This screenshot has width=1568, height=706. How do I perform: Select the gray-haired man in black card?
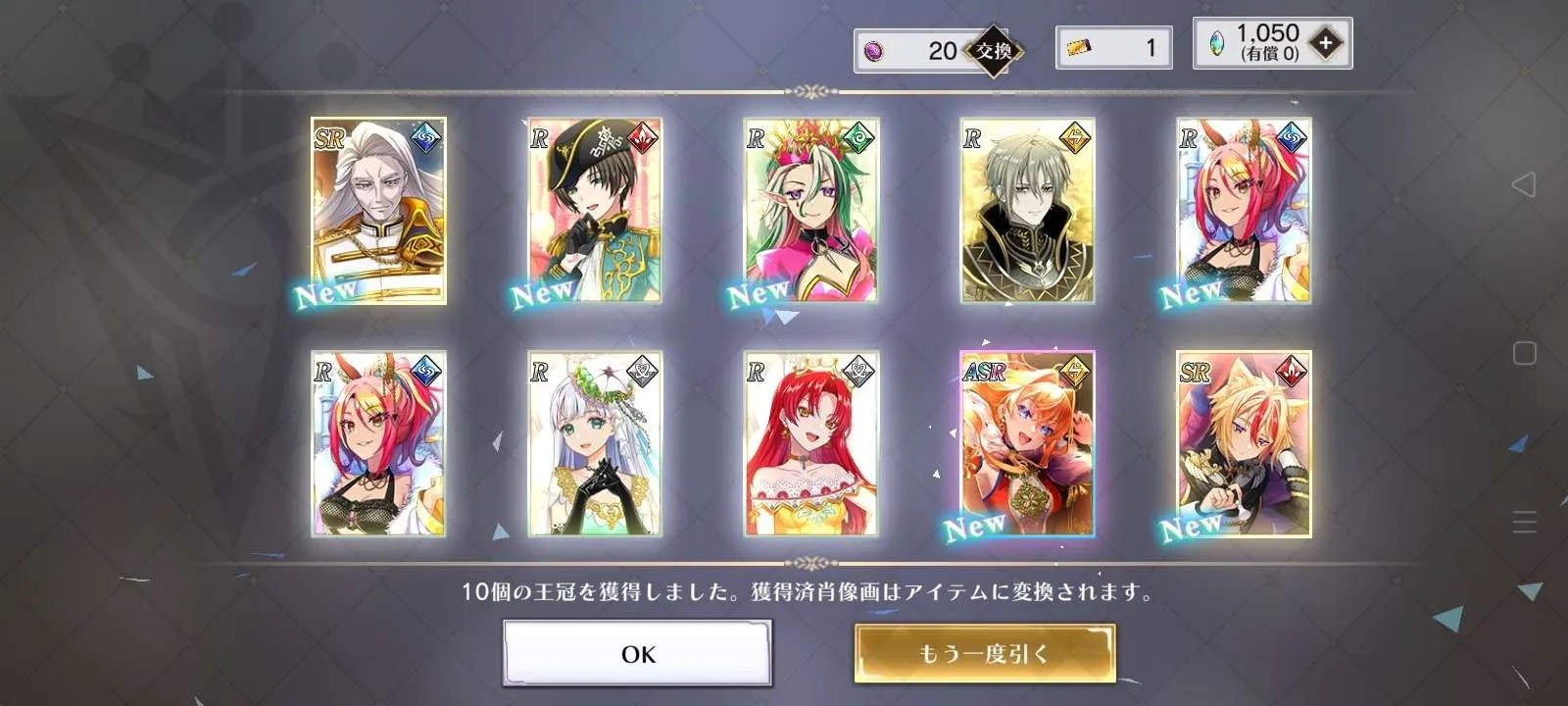[x=1027, y=210]
